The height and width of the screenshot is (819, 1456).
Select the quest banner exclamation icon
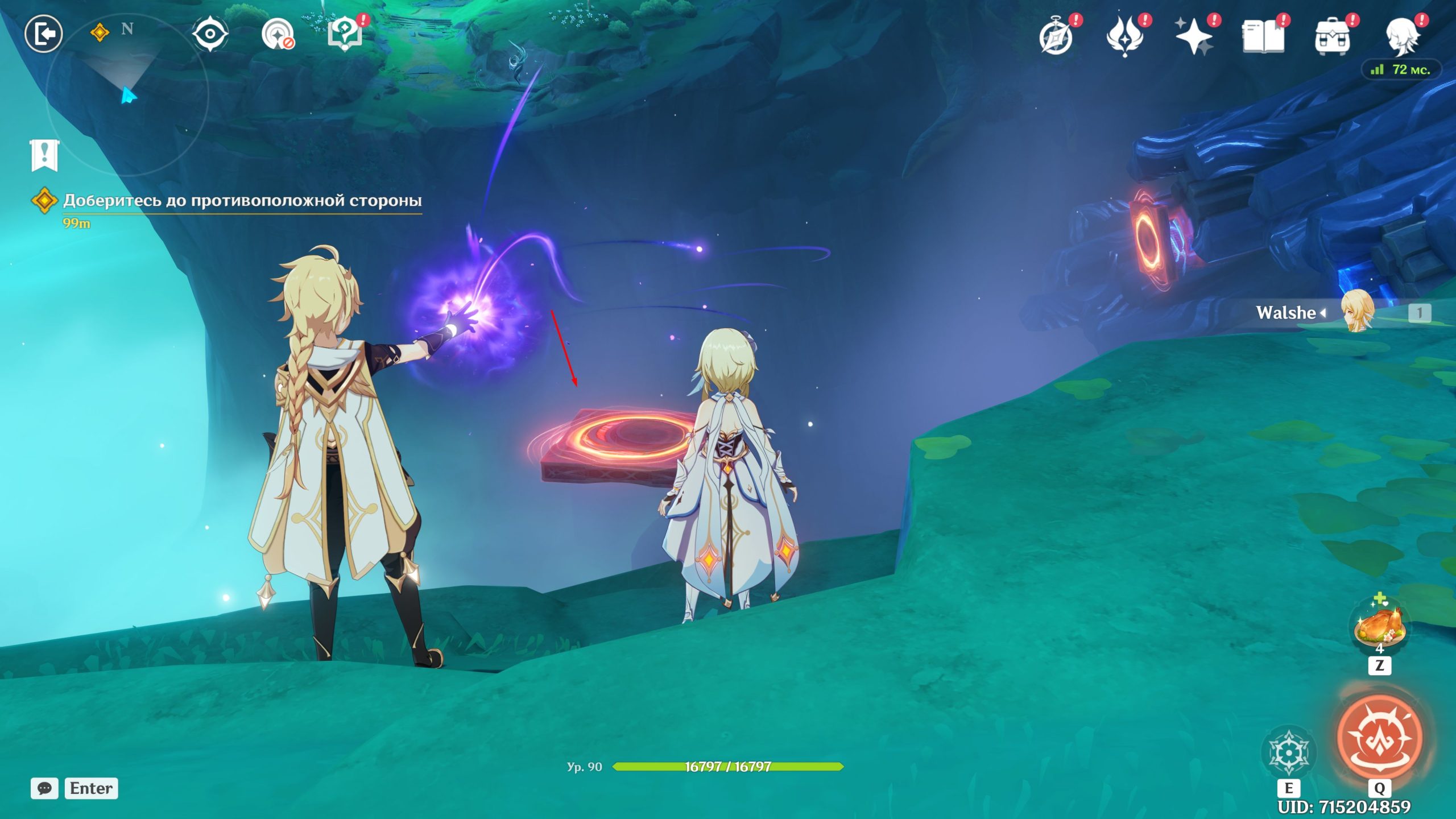point(44,155)
